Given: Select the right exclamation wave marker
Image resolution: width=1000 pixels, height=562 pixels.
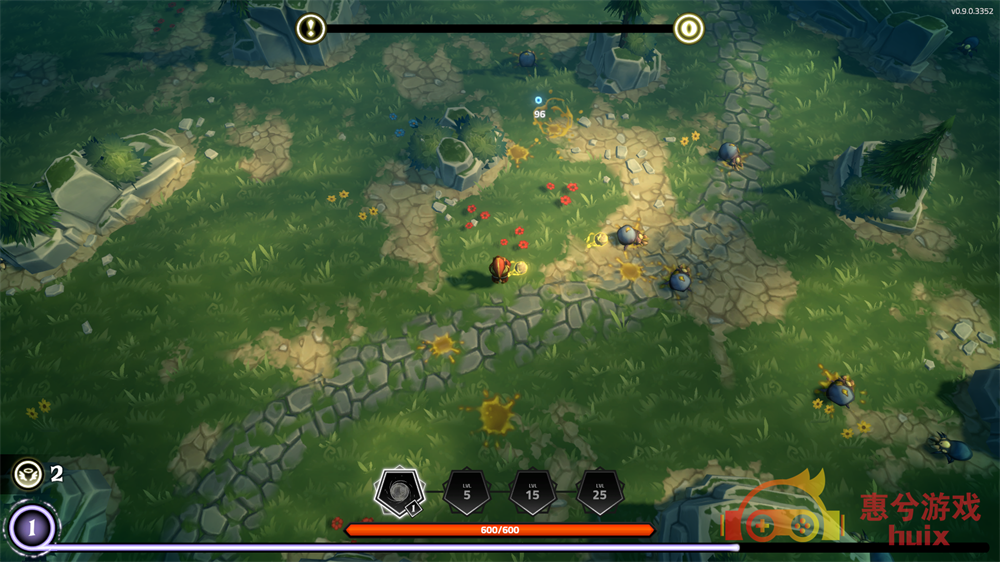Looking at the screenshot, I should pyautogui.click(x=688, y=28).
